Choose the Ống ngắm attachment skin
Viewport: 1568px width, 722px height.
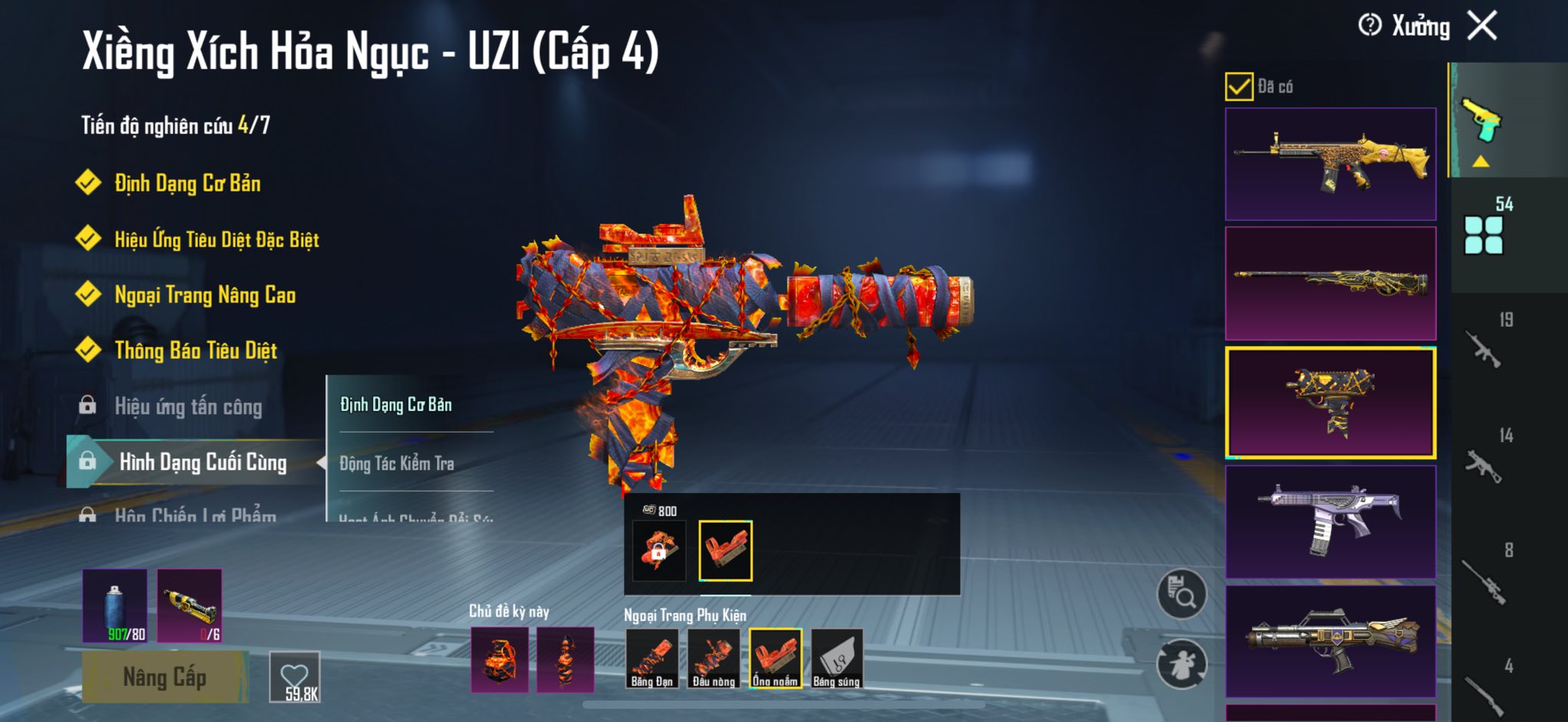click(775, 658)
